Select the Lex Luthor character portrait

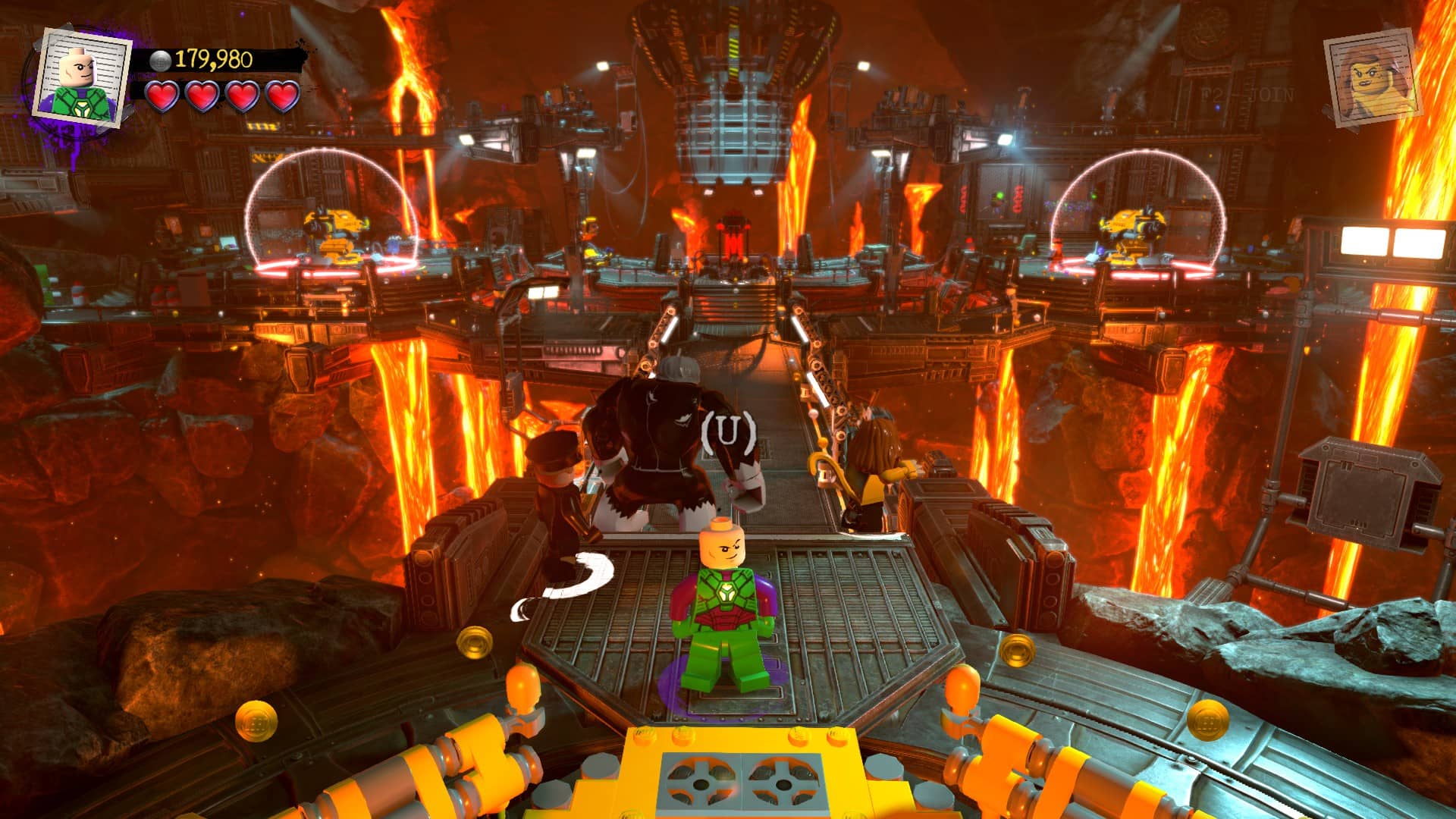coord(80,77)
